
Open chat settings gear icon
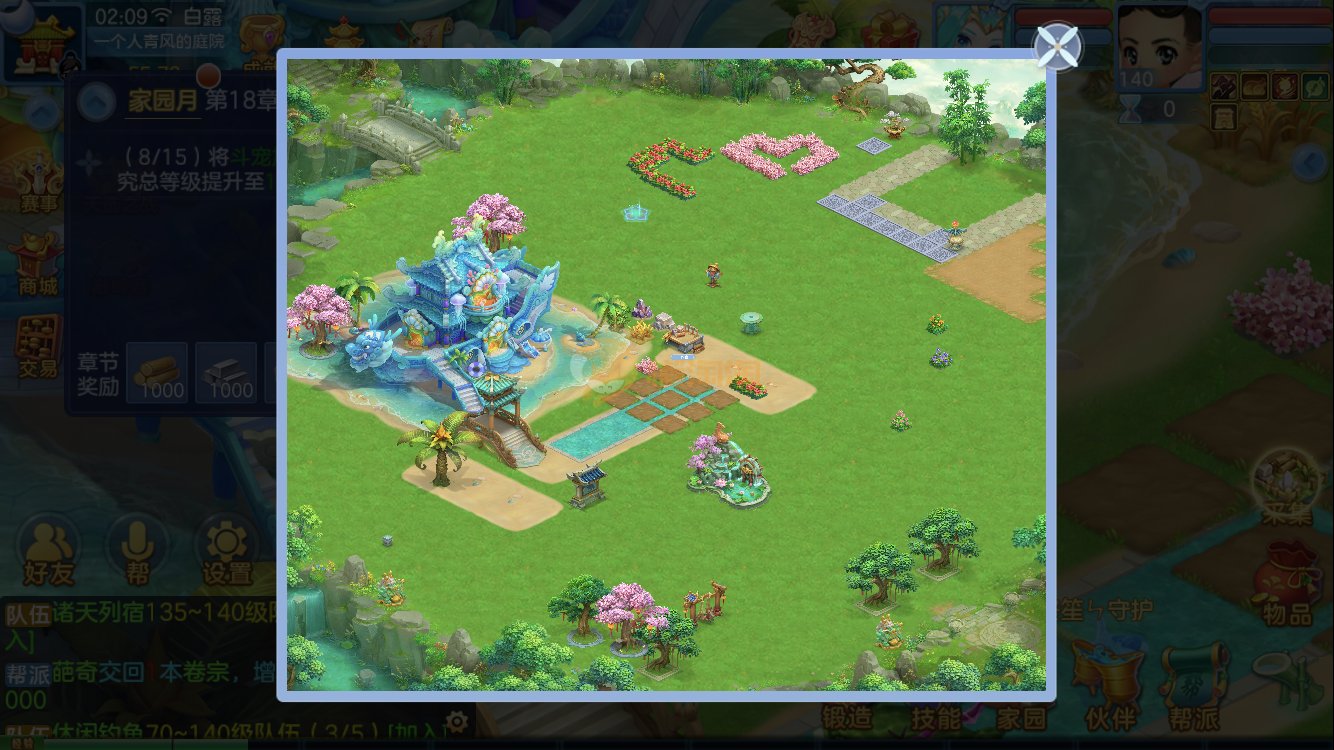coord(456,721)
